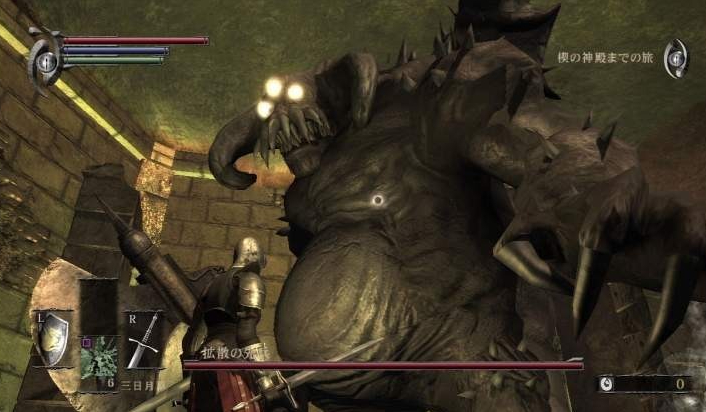The height and width of the screenshot is (412, 706).
Task: Select the left-hand shield slot
Action: point(52,338)
